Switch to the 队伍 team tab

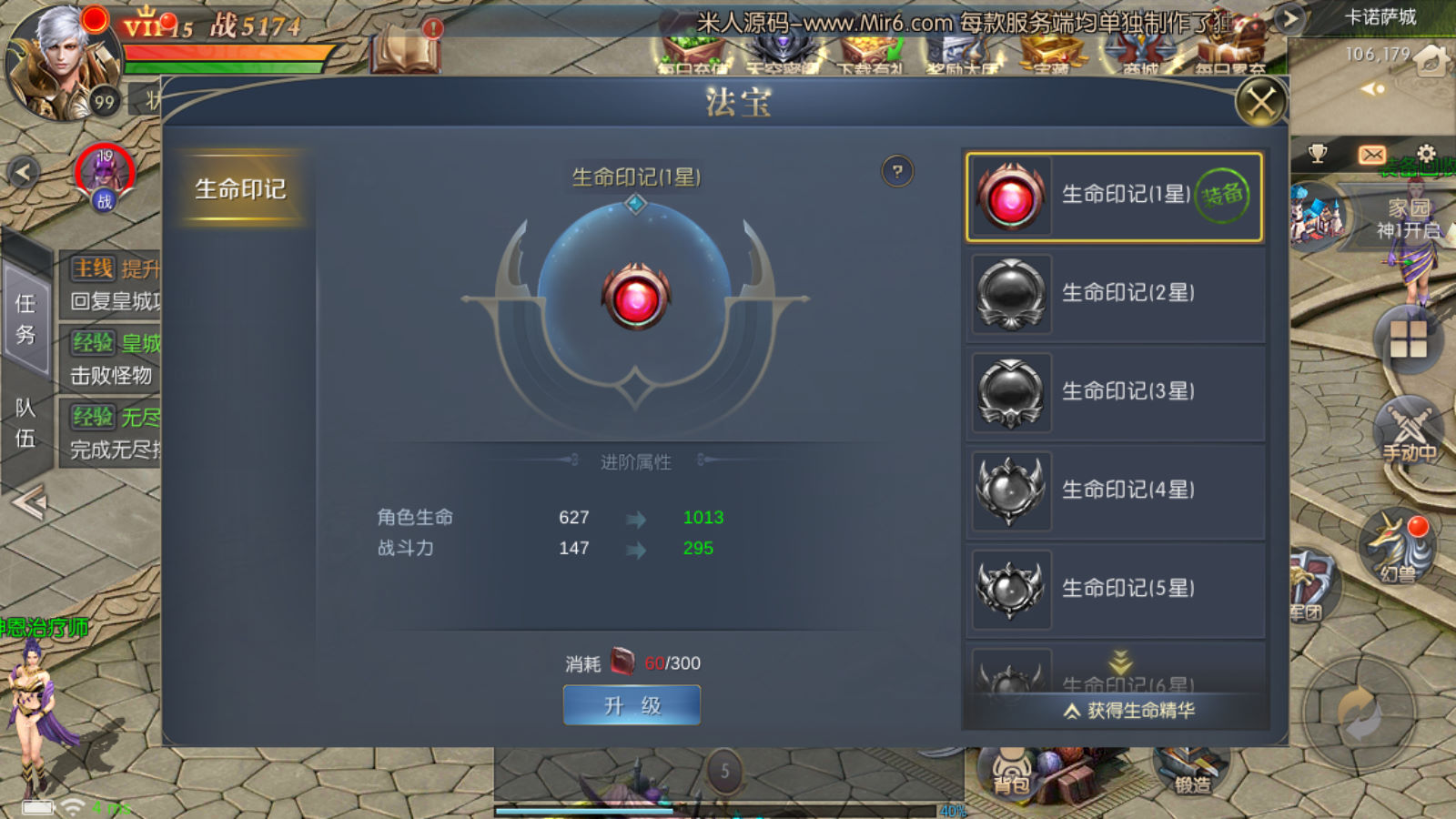click(25, 423)
